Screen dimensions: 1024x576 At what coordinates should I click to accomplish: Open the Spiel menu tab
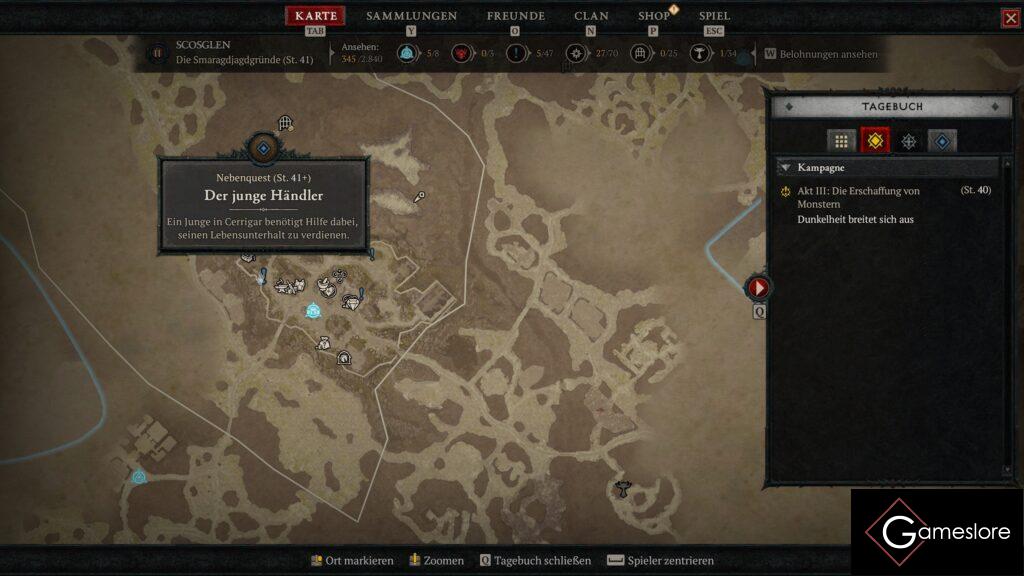click(714, 16)
